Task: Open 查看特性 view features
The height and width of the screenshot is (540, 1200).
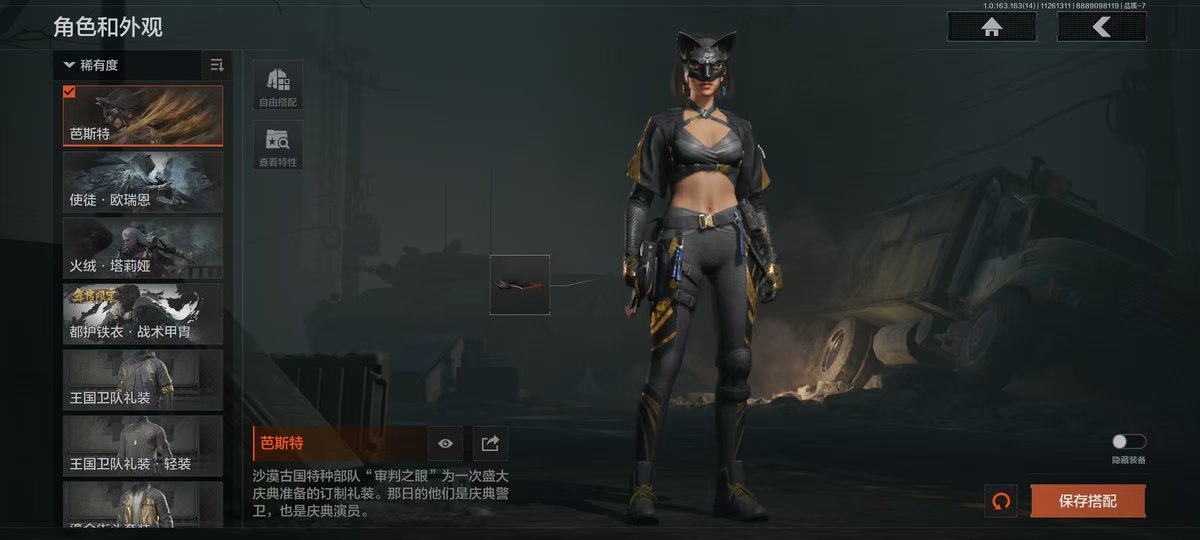Action: click(278, 145)
